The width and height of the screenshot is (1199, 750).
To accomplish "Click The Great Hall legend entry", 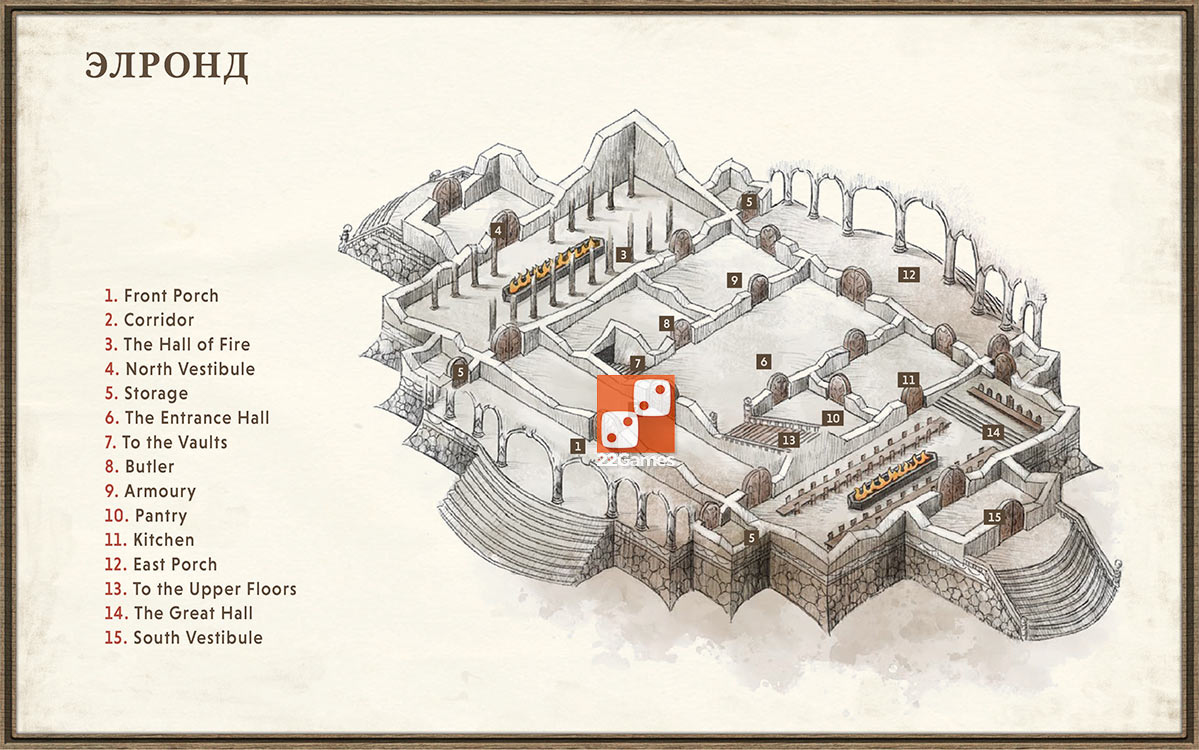I will 179,613.
